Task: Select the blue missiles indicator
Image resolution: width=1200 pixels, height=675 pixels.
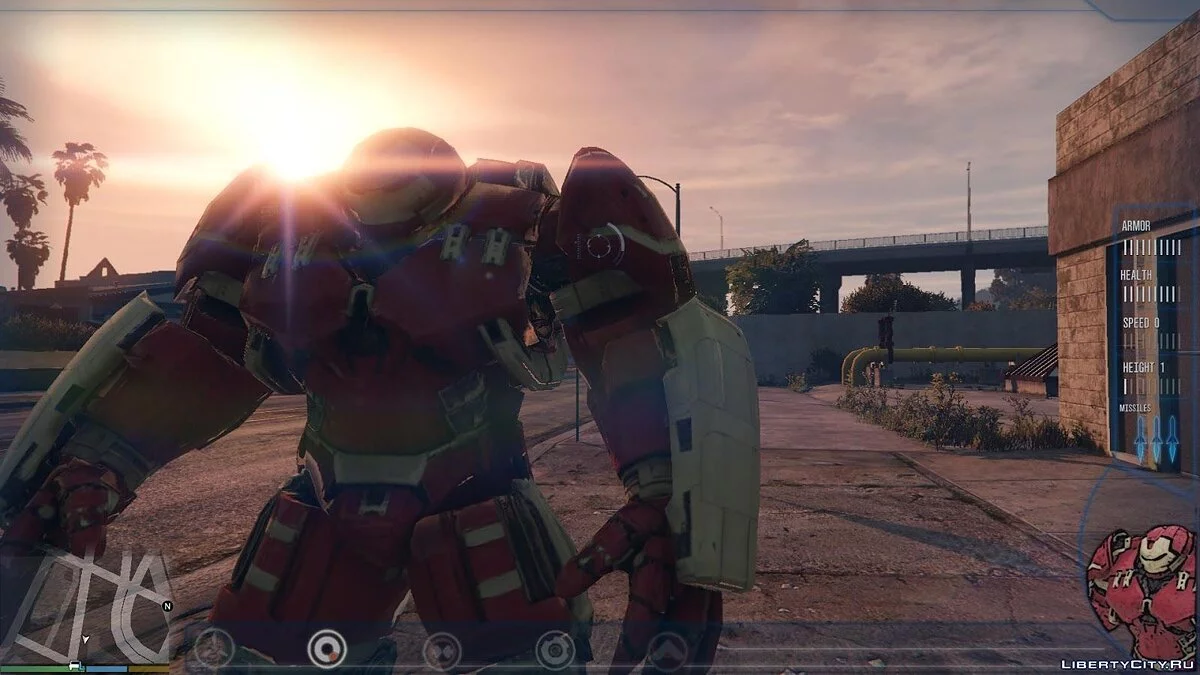Action: (x=1157, y=437)
